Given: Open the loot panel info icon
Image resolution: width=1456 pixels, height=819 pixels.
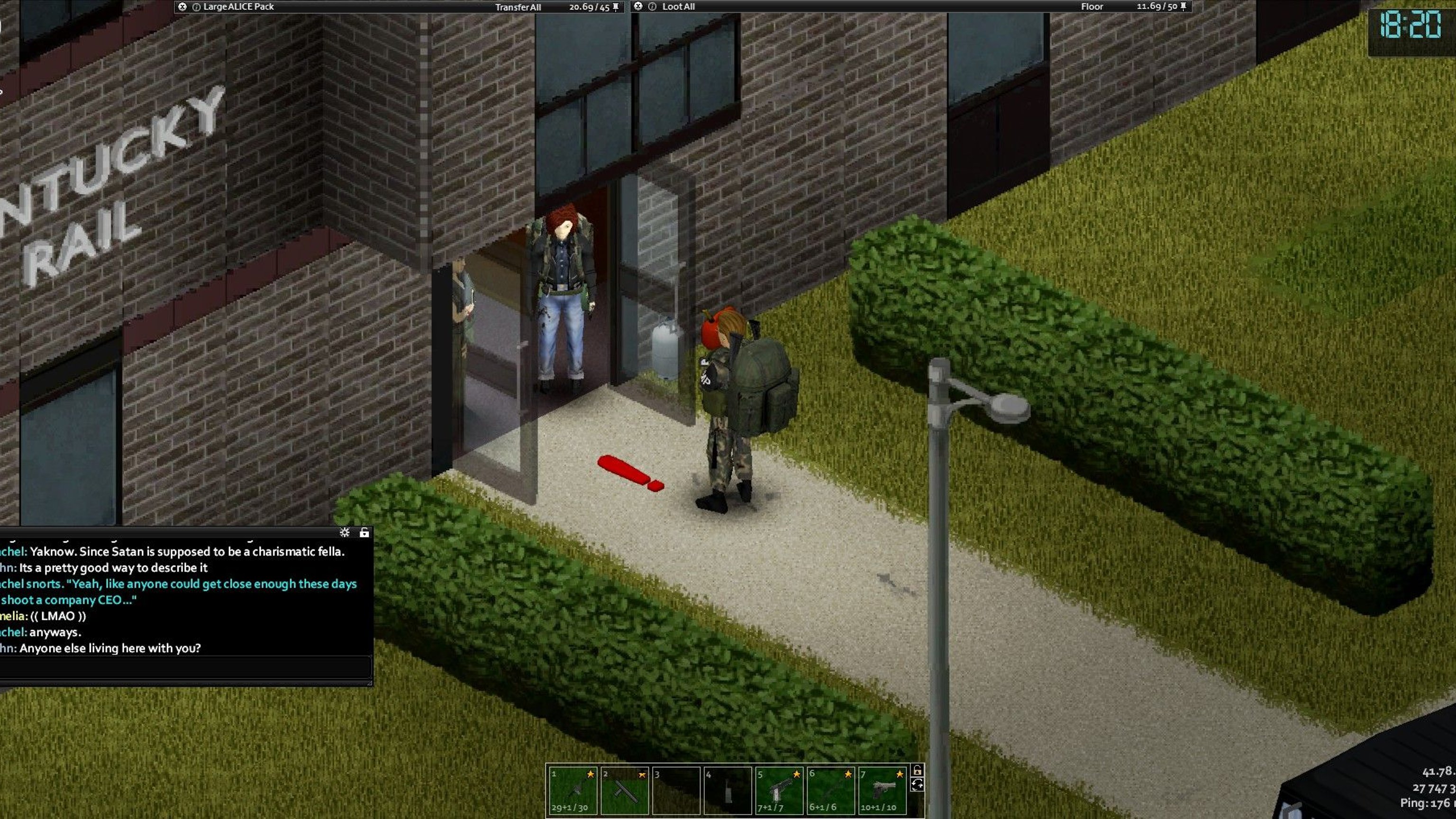Looking at the screenshot, I should point(652,7).
